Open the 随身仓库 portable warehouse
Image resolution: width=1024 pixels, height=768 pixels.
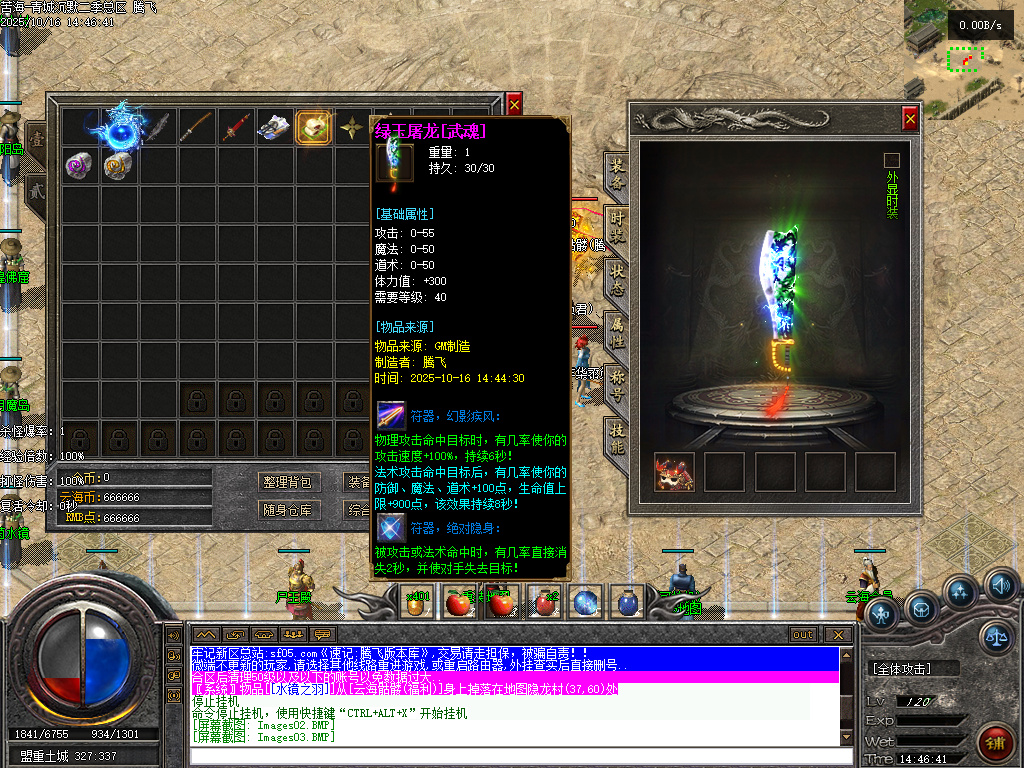tap(287, 510)
